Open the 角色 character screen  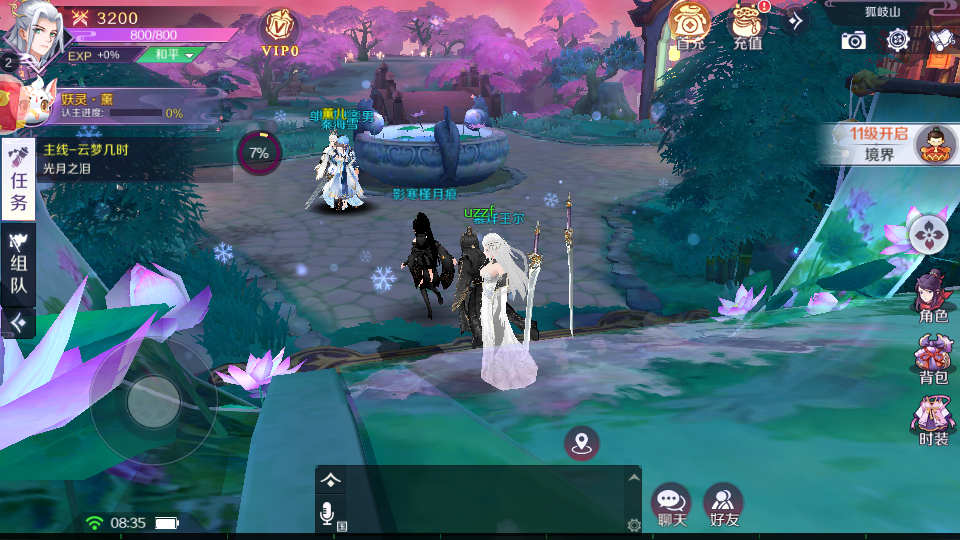point(933,297)
